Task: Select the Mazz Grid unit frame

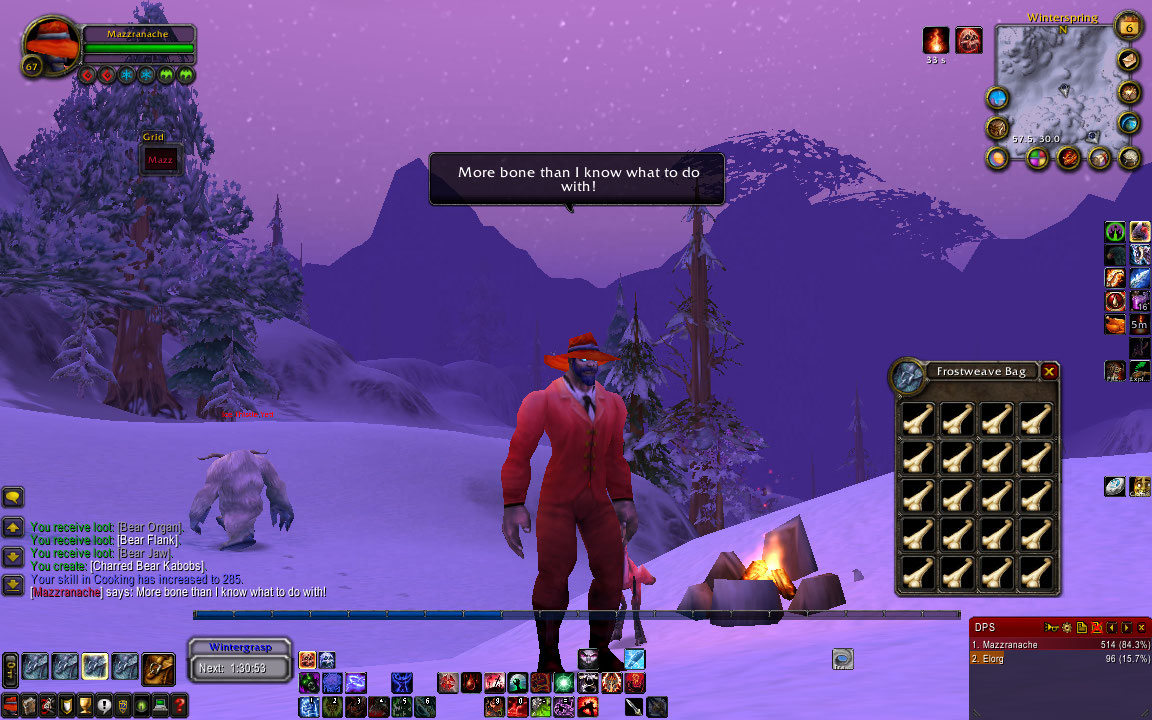Action: [160, 160]
